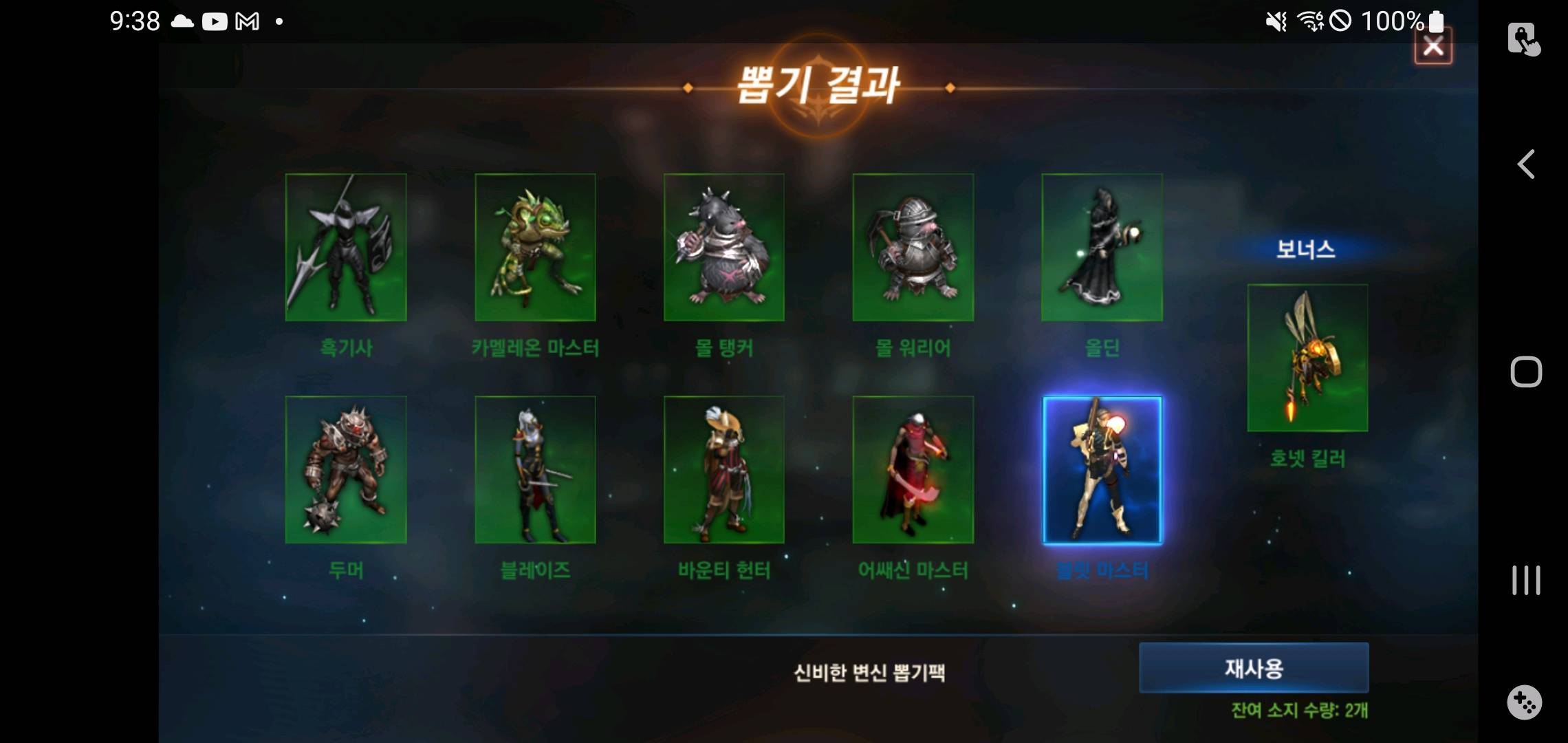Tap the Gmail notification icon
This screenshot has height=743, width=1568.
(248, 21)
